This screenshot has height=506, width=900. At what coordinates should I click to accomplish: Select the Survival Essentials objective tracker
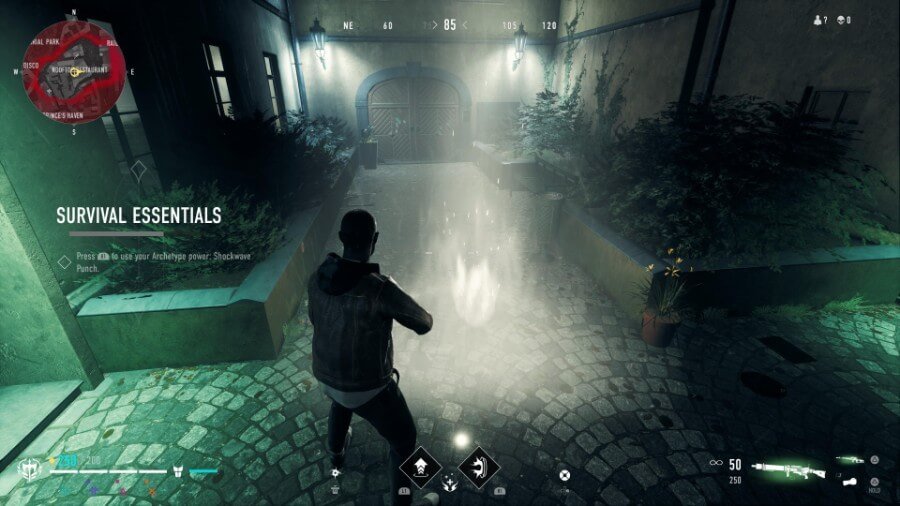tap(138, 216)
